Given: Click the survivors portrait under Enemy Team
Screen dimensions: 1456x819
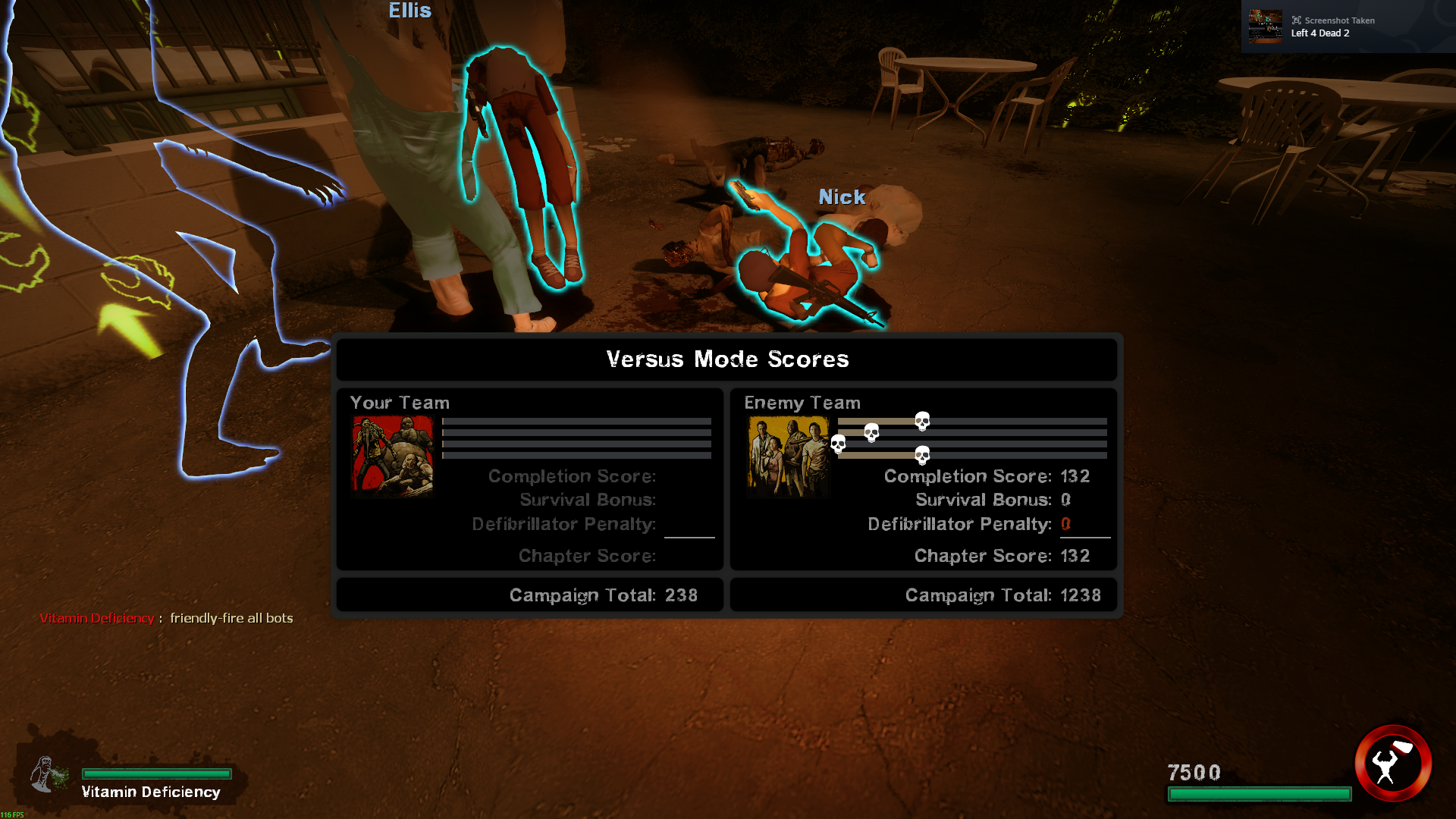Looking at the screenshot, I should (788, 455).
